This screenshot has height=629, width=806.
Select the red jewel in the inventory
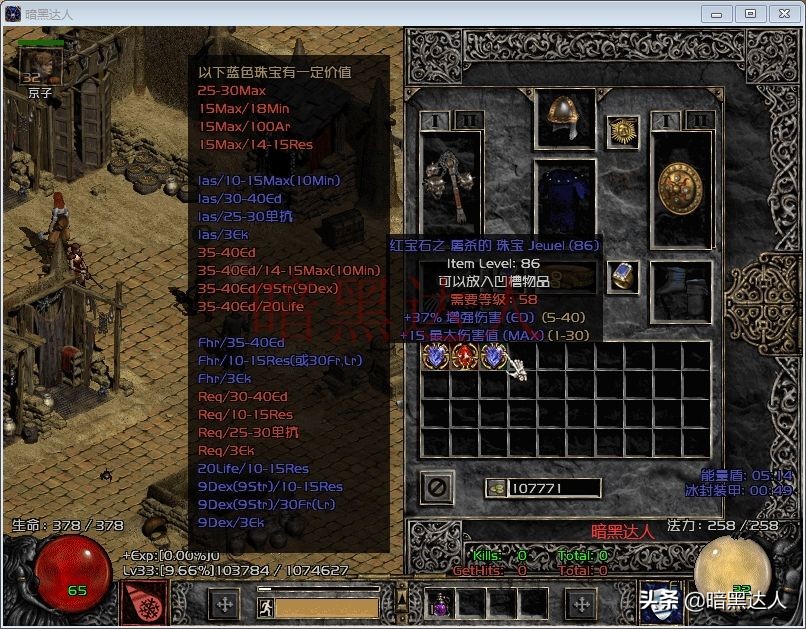(464, 356)
